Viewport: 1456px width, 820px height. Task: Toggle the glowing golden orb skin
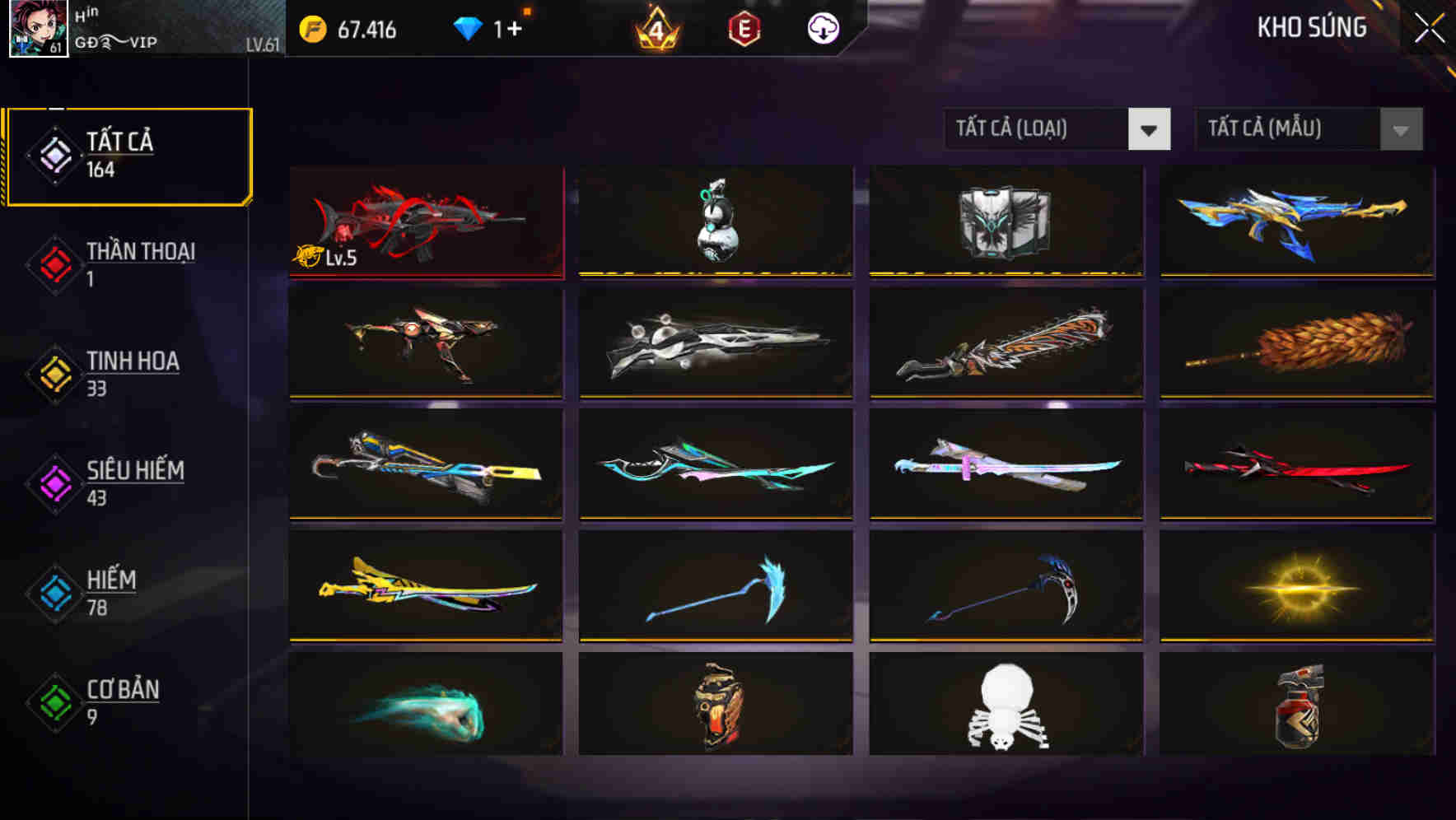[x=1295, y=586]
